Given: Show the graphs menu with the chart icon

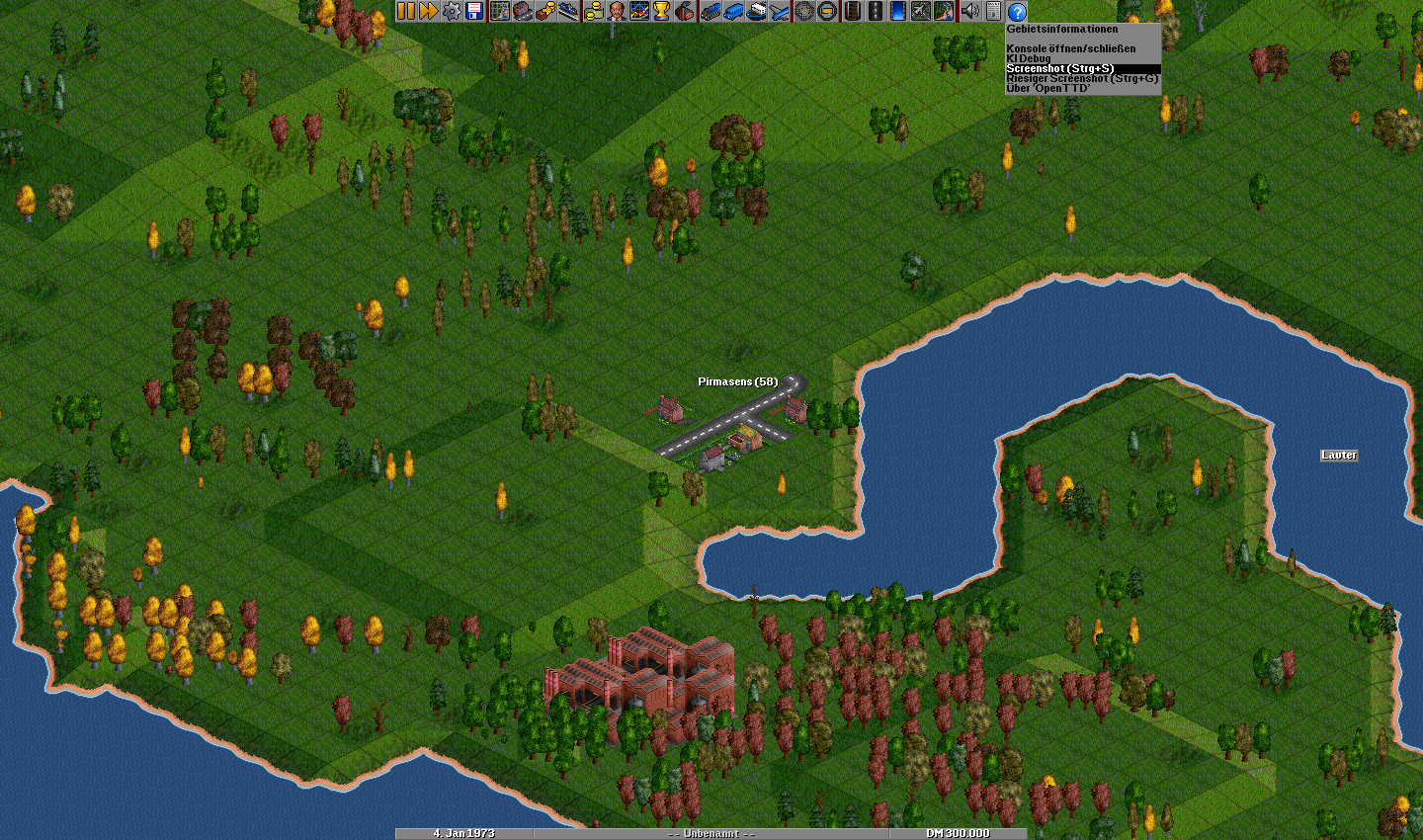Looking at the screenshot, I should tap(639, 11).
